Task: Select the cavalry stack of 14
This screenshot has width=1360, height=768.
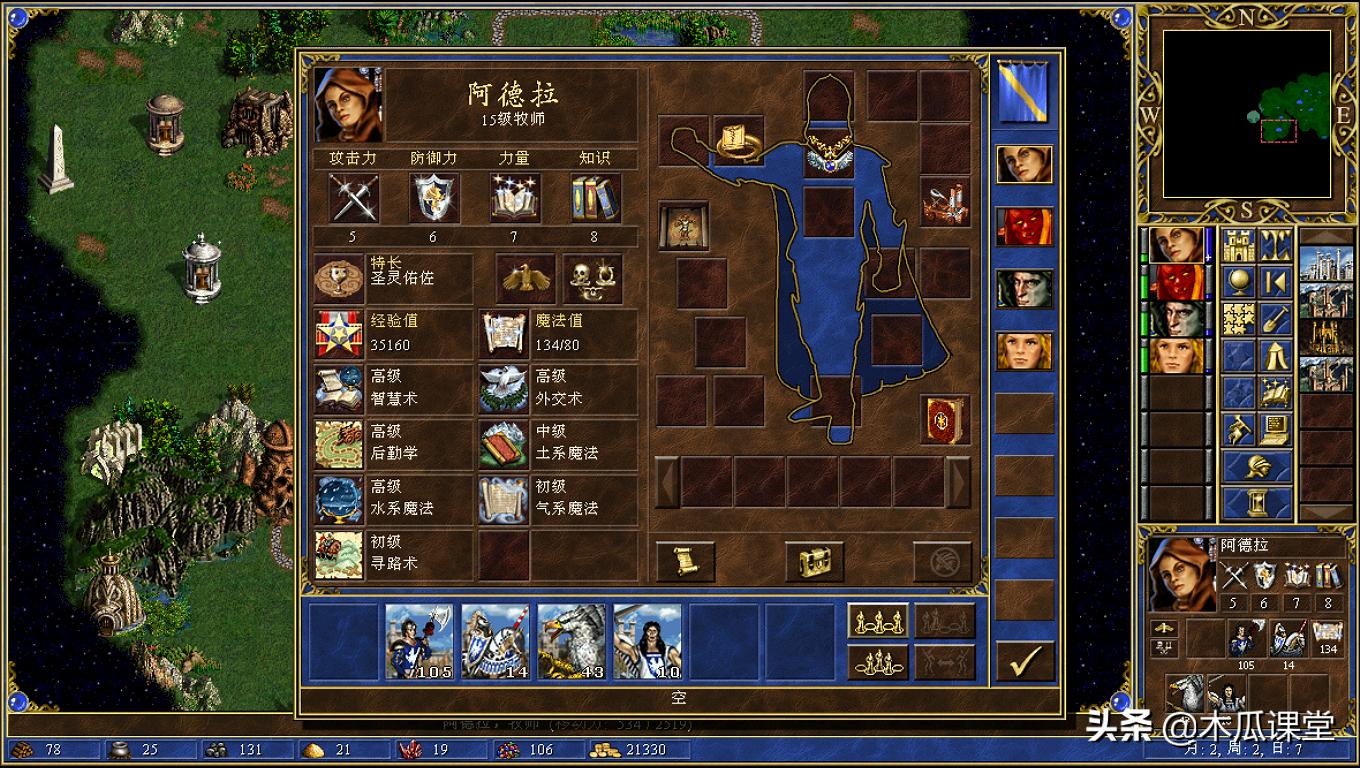Action: click(496, 641)
